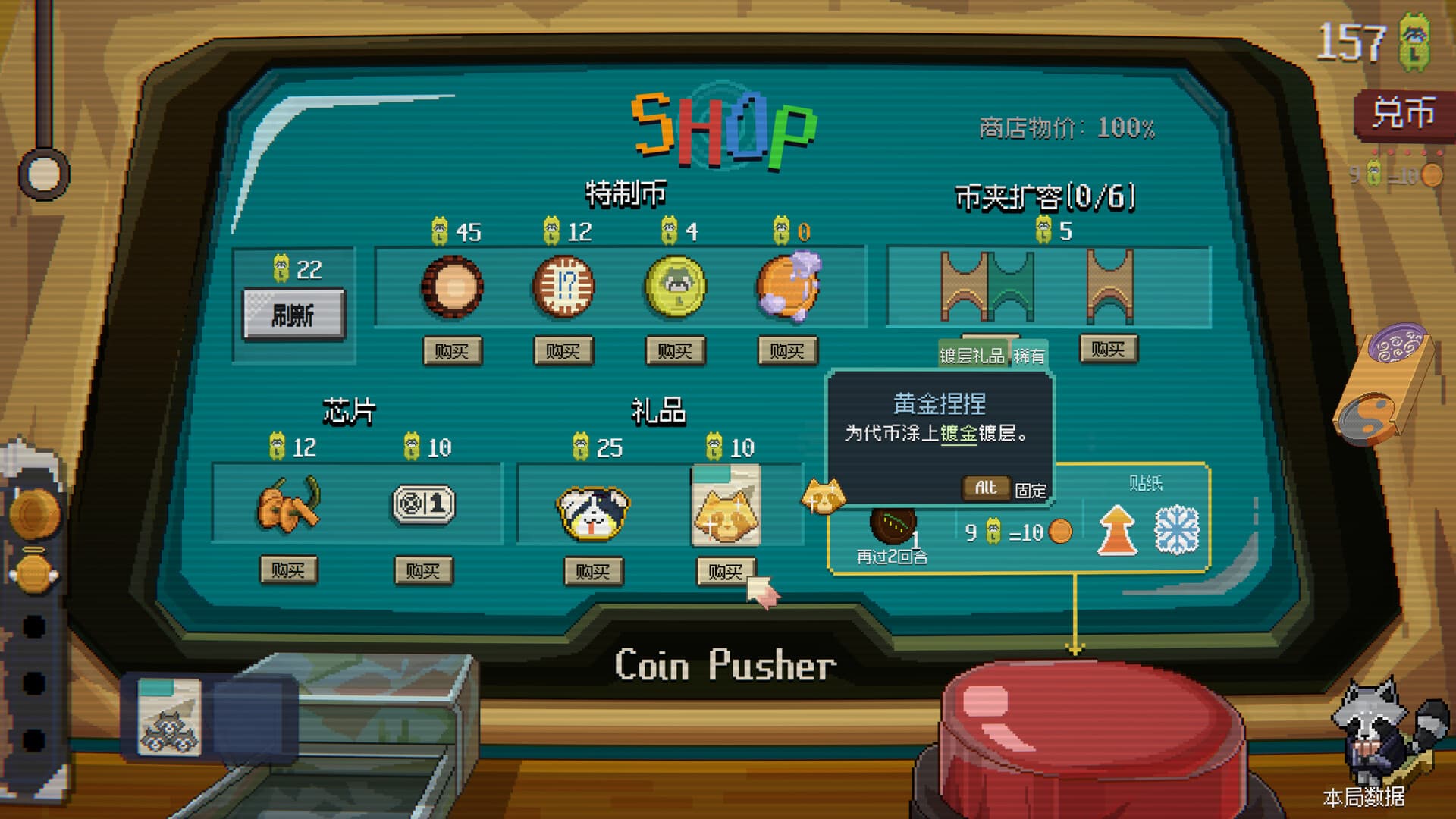Click the 刷新 refresh shop button
The image size is (1456, 819).
[293, 314]
